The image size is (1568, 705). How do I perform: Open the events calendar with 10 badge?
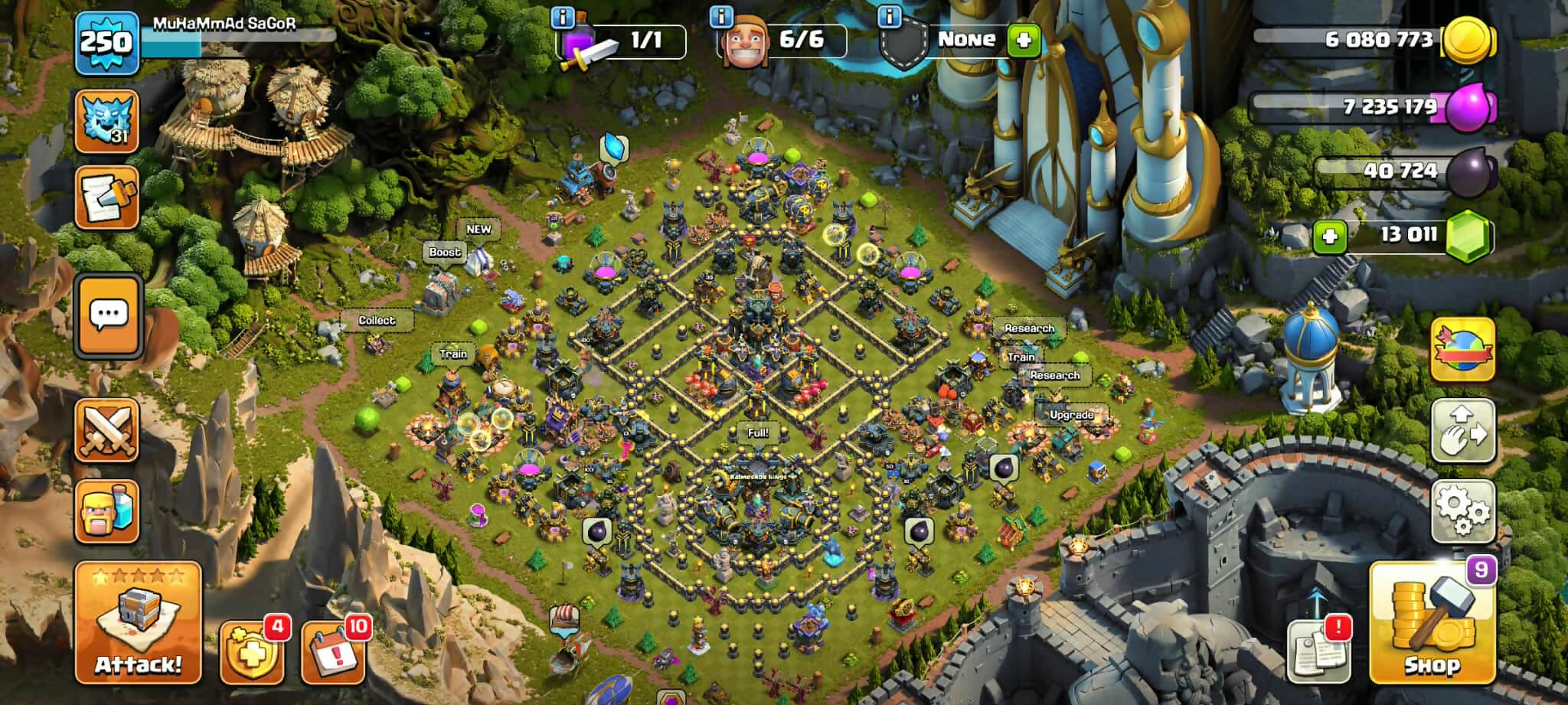333,651
